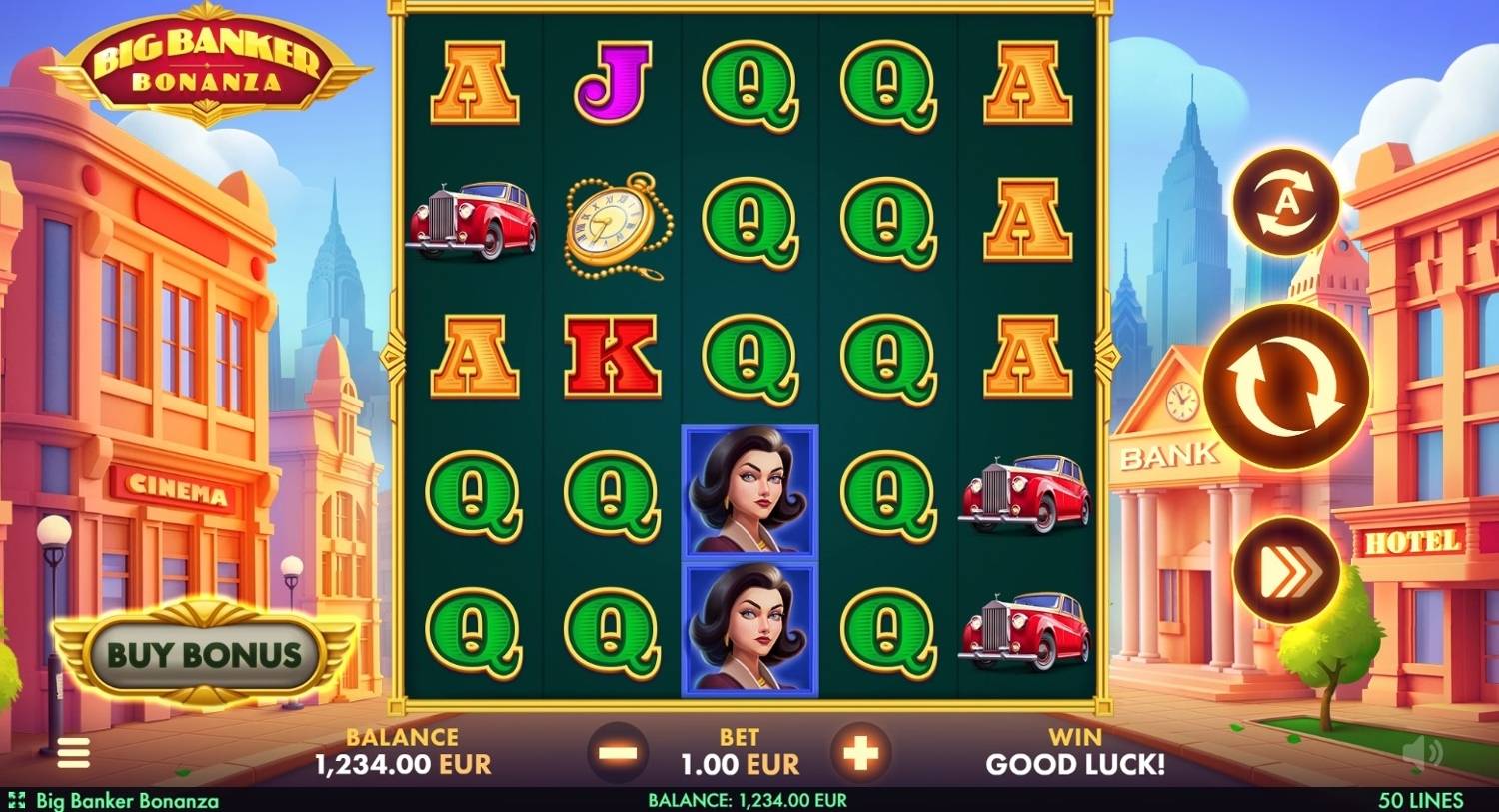The image size is (1499, 812).
Task: Enable turbo spin mode
Action: [x=1286, y=567]
